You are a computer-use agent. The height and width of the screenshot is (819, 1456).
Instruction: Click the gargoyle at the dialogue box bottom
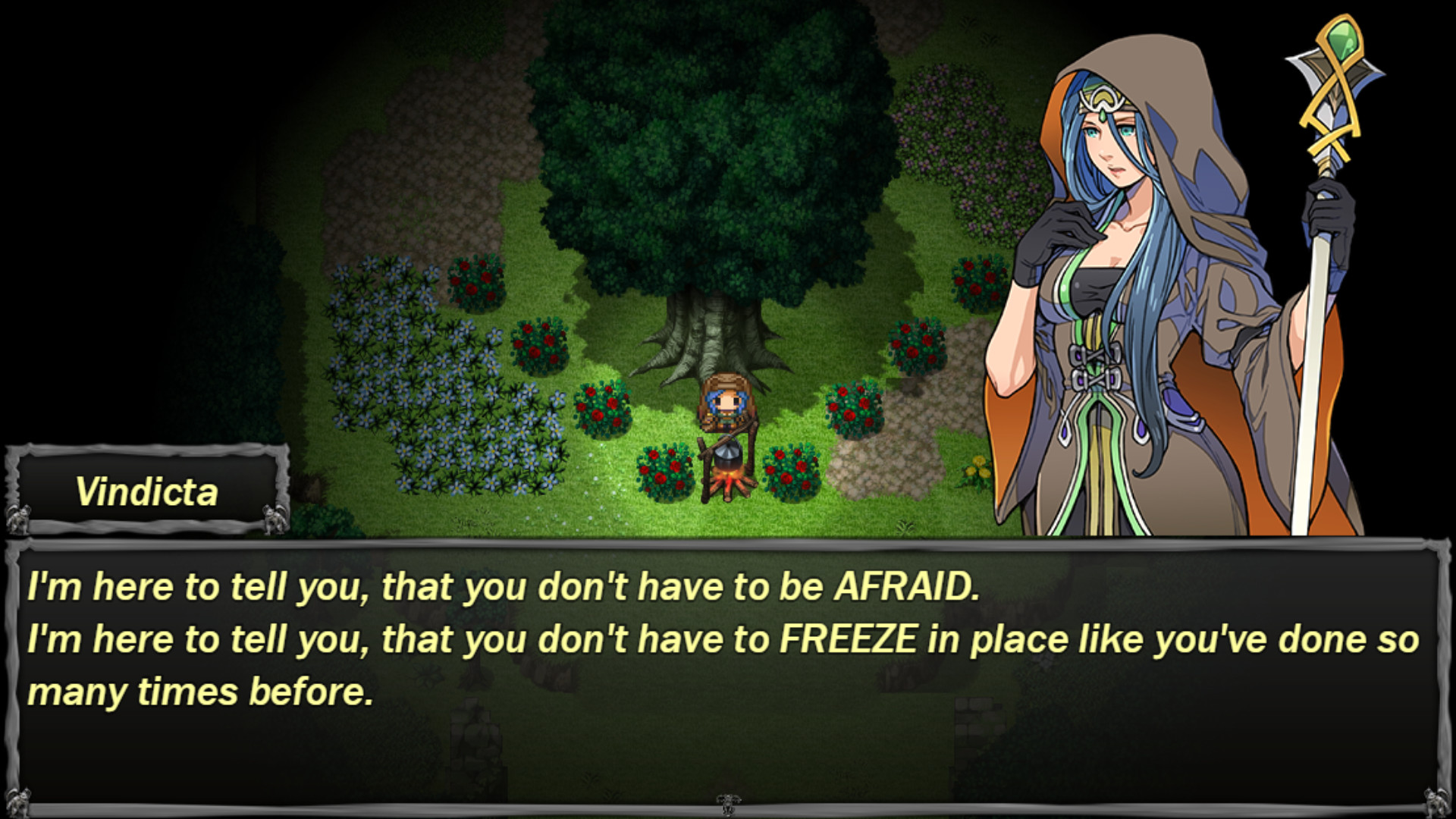726,802
